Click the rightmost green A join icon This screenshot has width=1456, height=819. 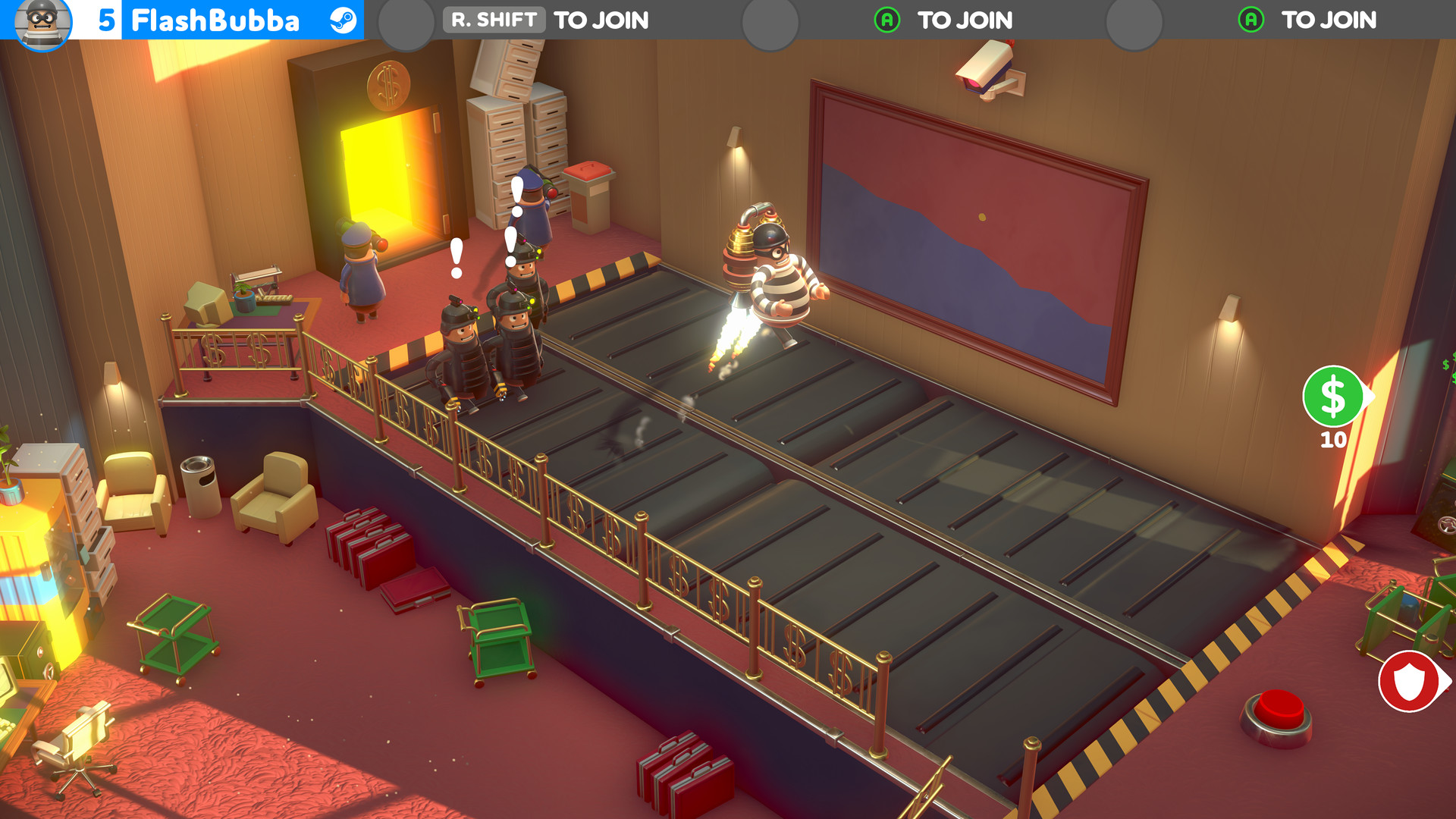tap(1250, 18)
